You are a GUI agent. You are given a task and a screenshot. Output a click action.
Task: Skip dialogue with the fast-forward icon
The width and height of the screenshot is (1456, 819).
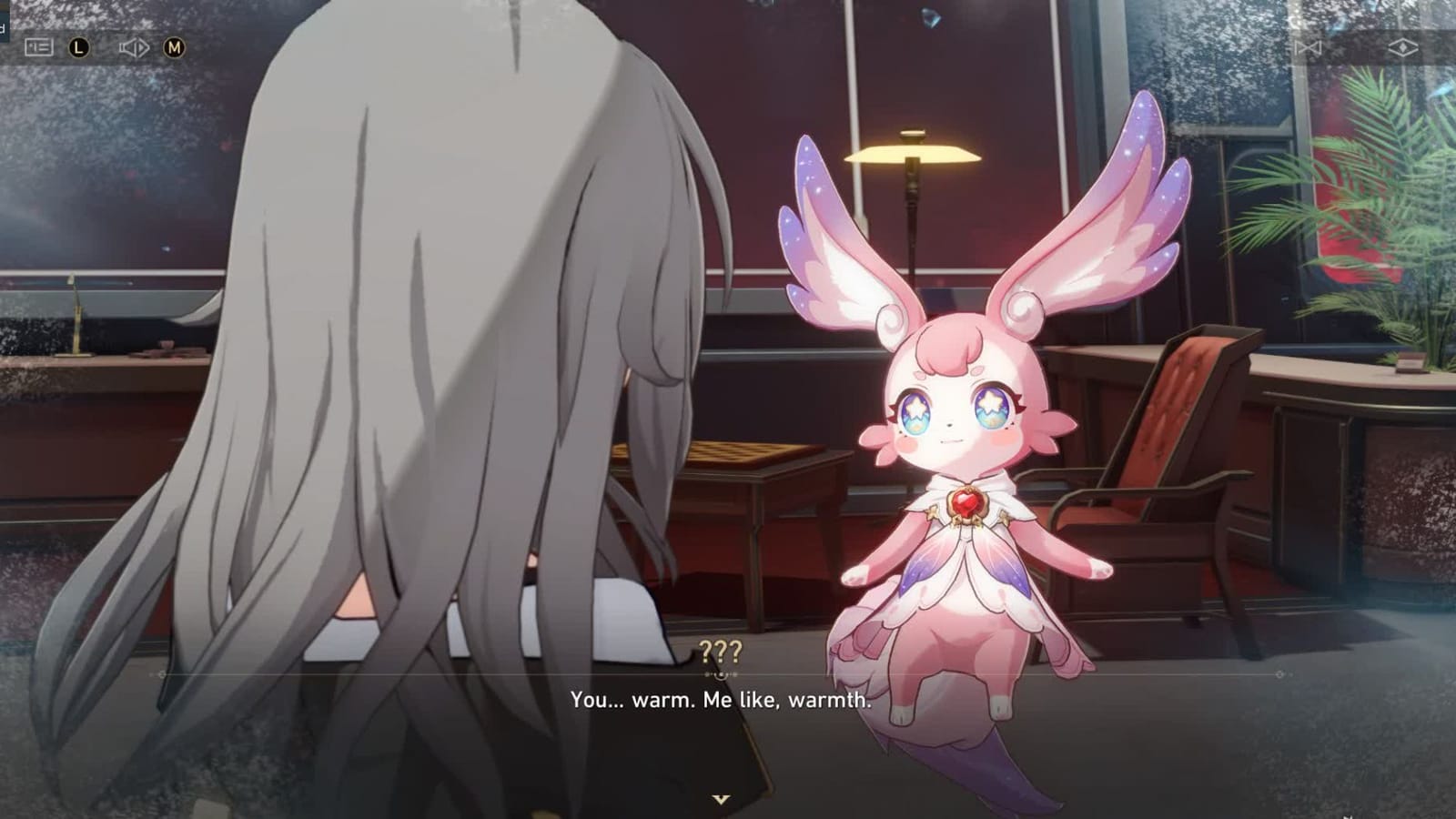(1309, 47)
